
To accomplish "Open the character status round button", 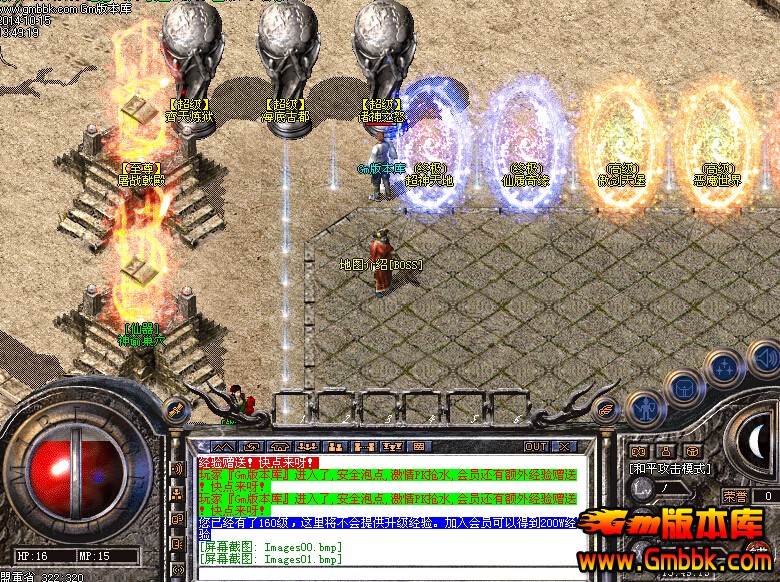I will pos(644,407).
